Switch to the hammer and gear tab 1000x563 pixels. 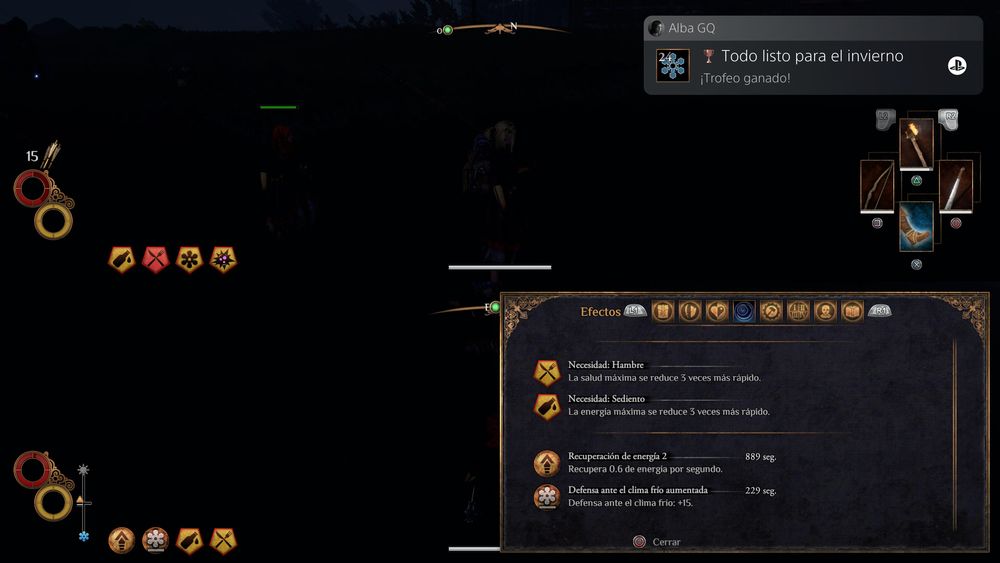click(x=771, y=311)
